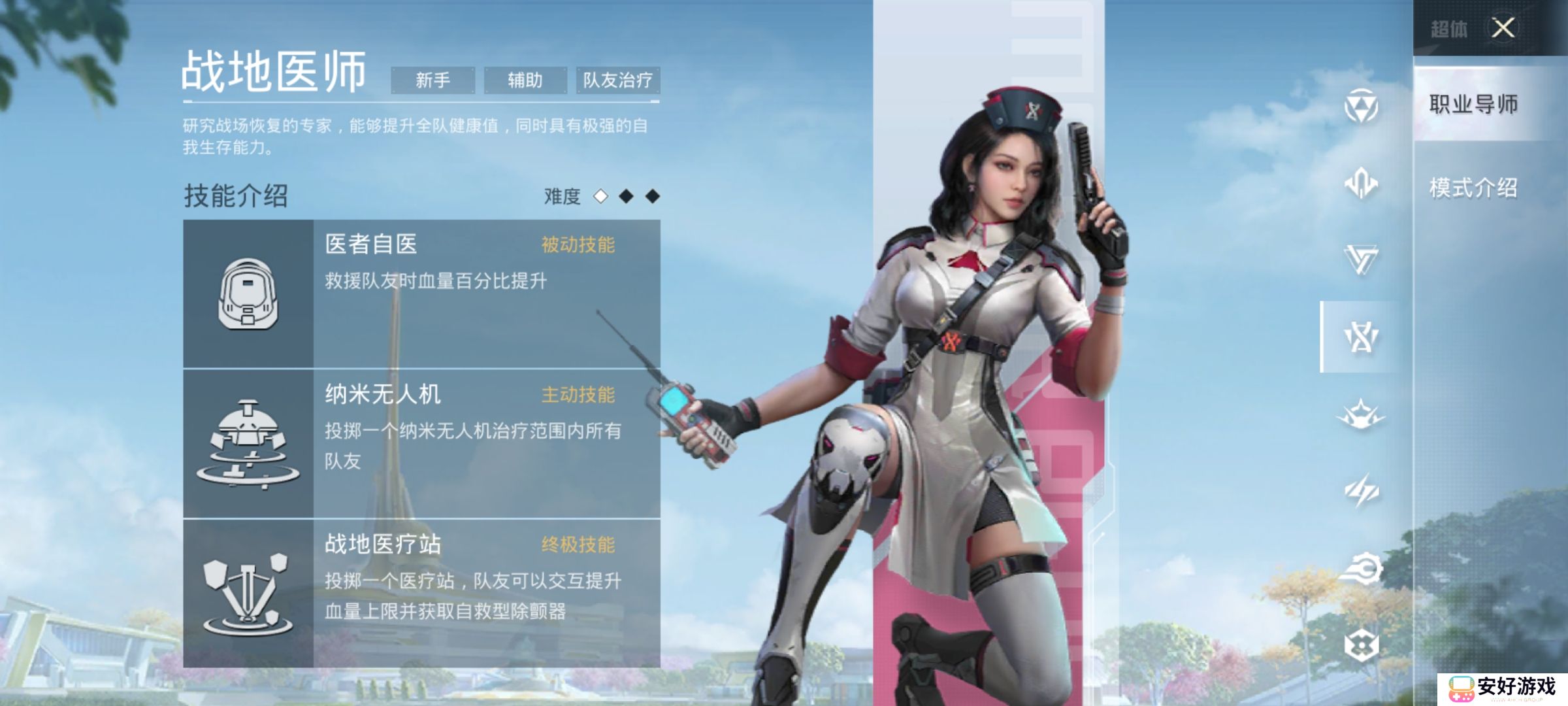Toggle the second difficulty diamond

(625, 197)
